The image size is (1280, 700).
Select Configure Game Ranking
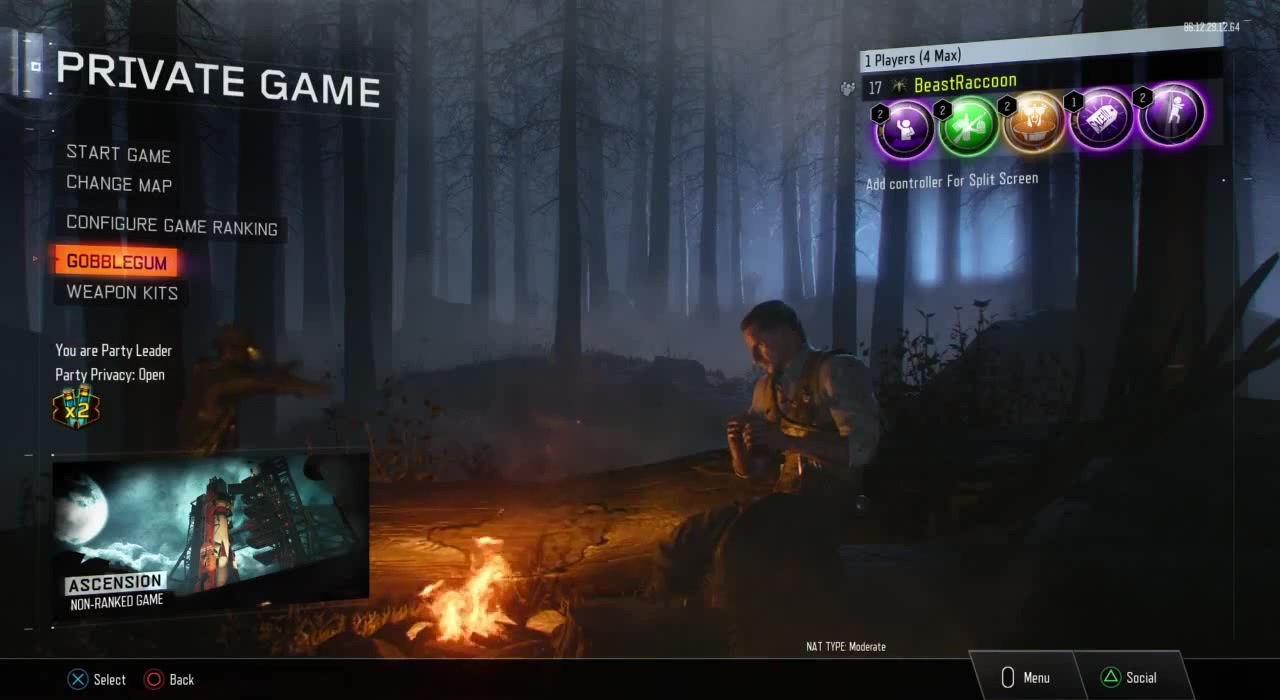pyautogui.click(x=171, y=227)
